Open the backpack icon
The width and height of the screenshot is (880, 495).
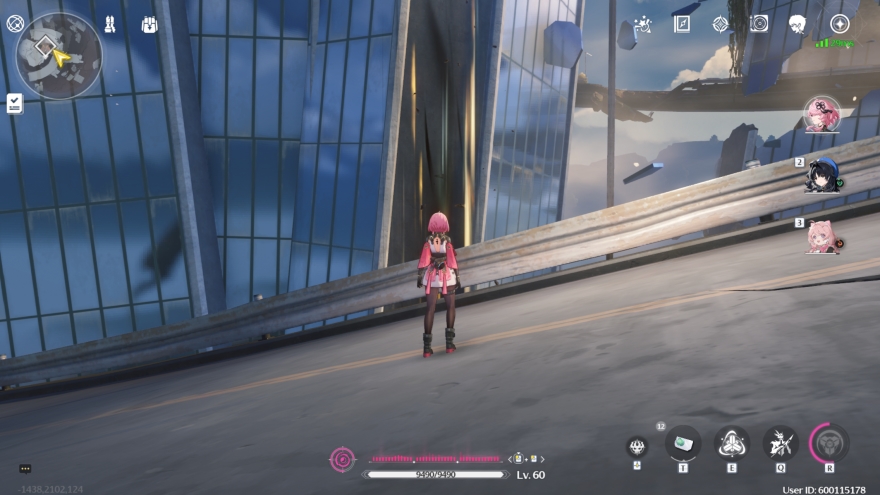click(149, 24)
